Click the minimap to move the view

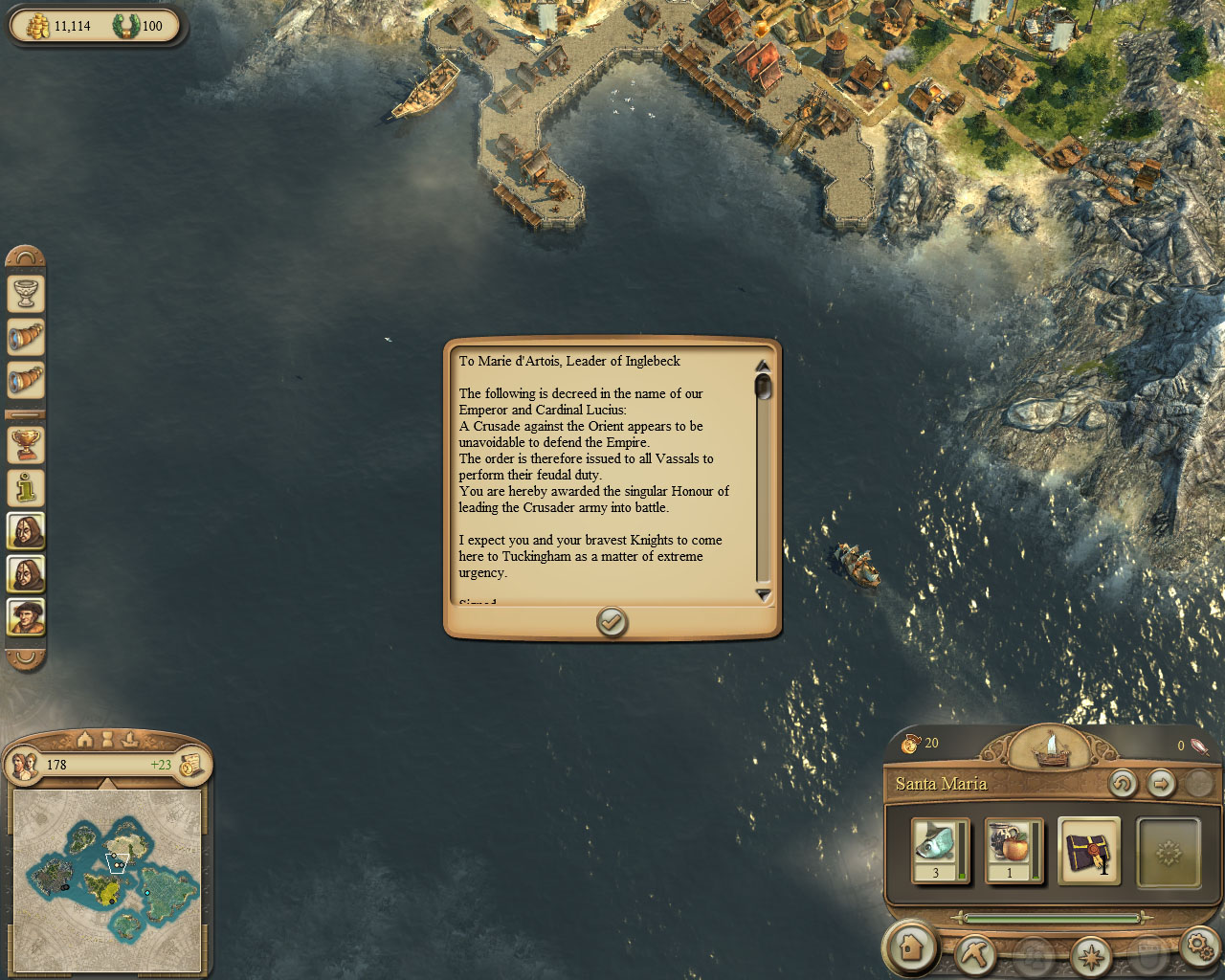point(107,879)
